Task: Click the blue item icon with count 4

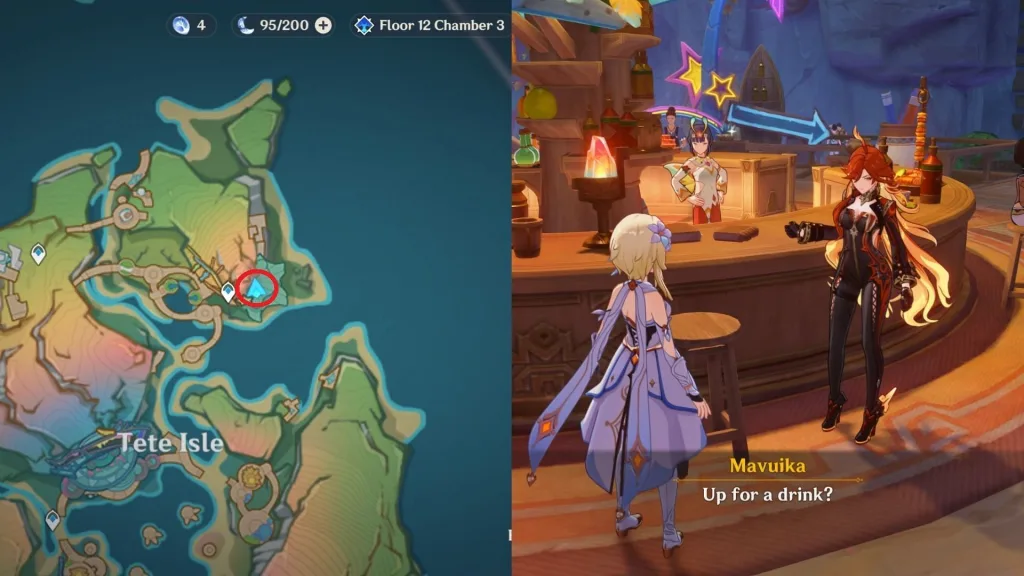Action: 180,25
